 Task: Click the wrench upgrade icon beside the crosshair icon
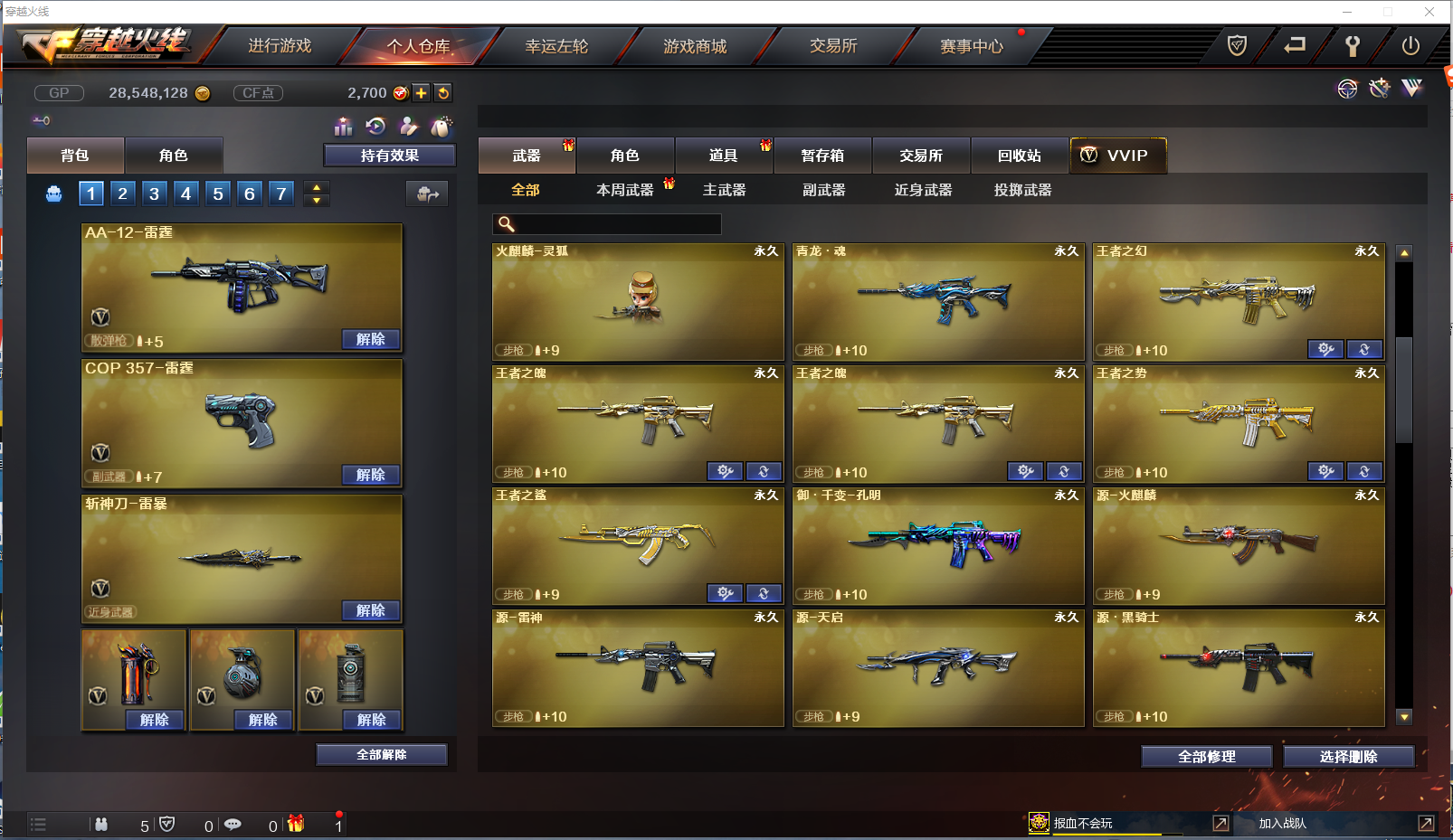click(x=1379, y=89)
